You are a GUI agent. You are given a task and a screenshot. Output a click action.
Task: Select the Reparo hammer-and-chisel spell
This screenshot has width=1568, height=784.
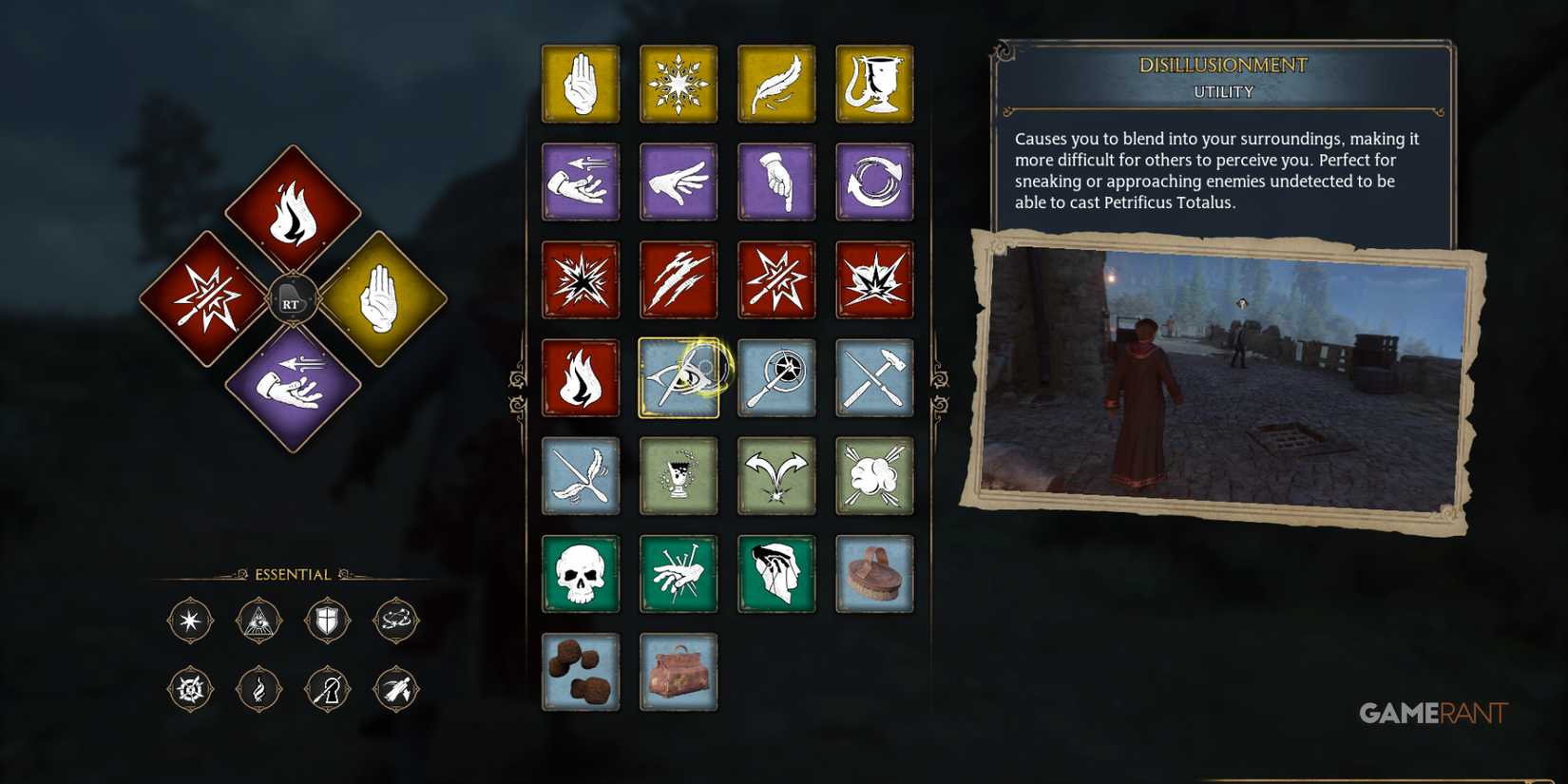pos(874,377)
